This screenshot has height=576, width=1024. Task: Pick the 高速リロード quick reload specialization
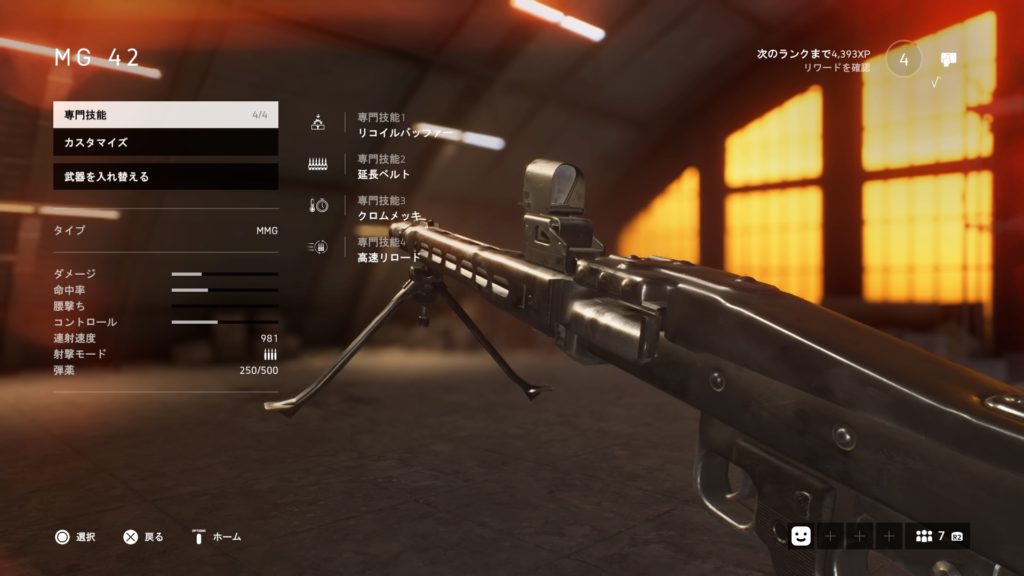pyautogui.click(x=391, y=257)
